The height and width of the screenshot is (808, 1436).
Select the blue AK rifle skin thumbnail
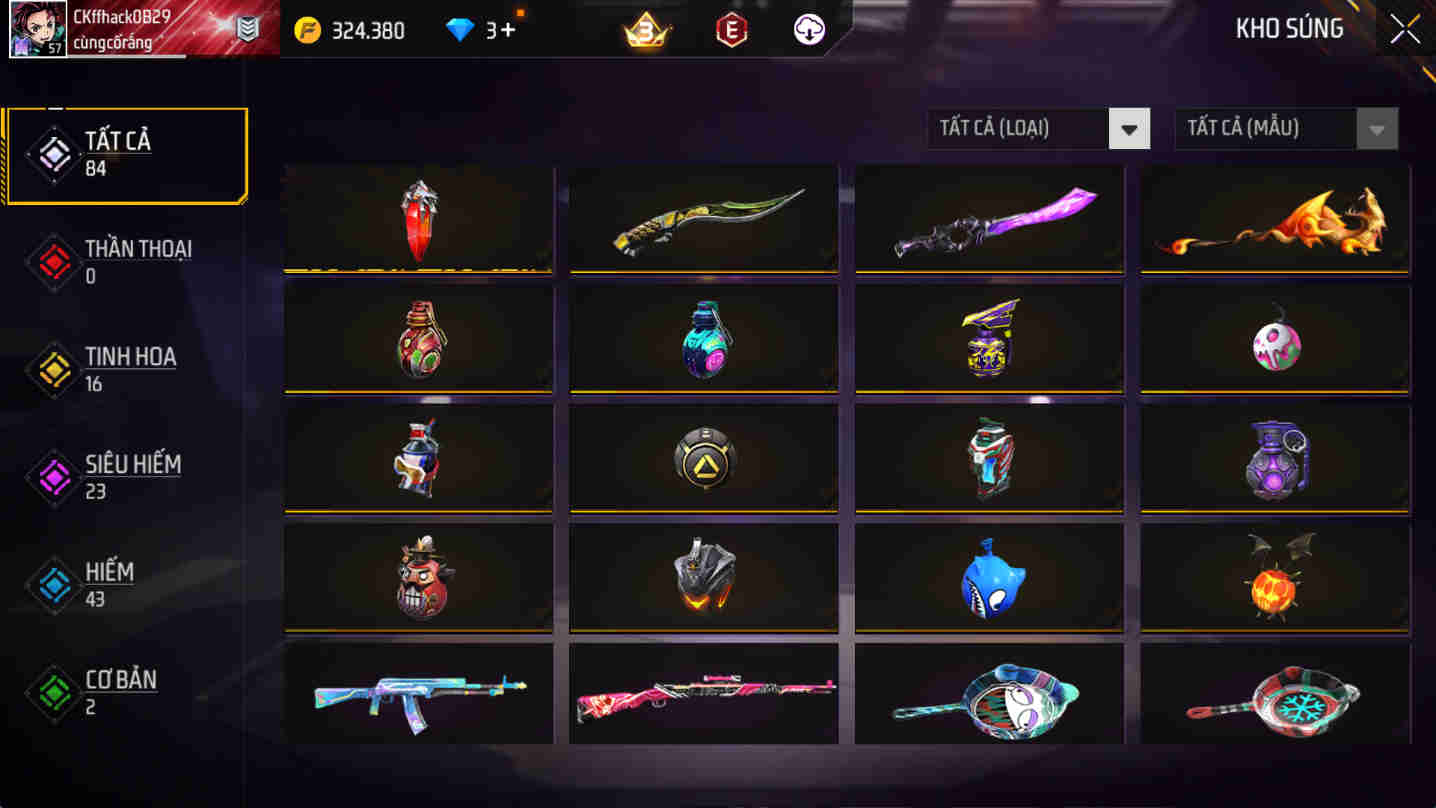(418, 693)
